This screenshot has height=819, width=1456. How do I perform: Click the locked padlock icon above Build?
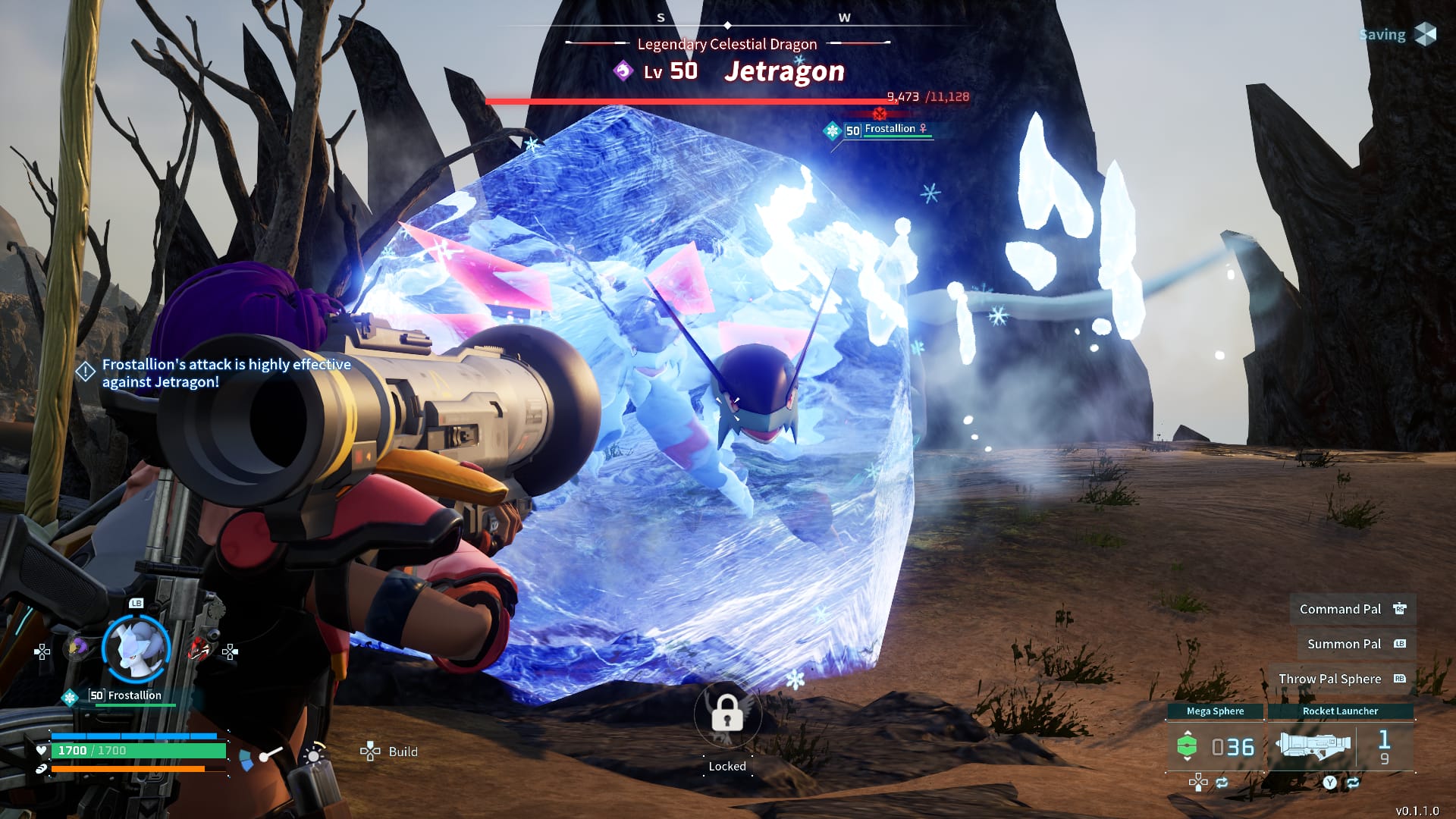tap(727, 715)
